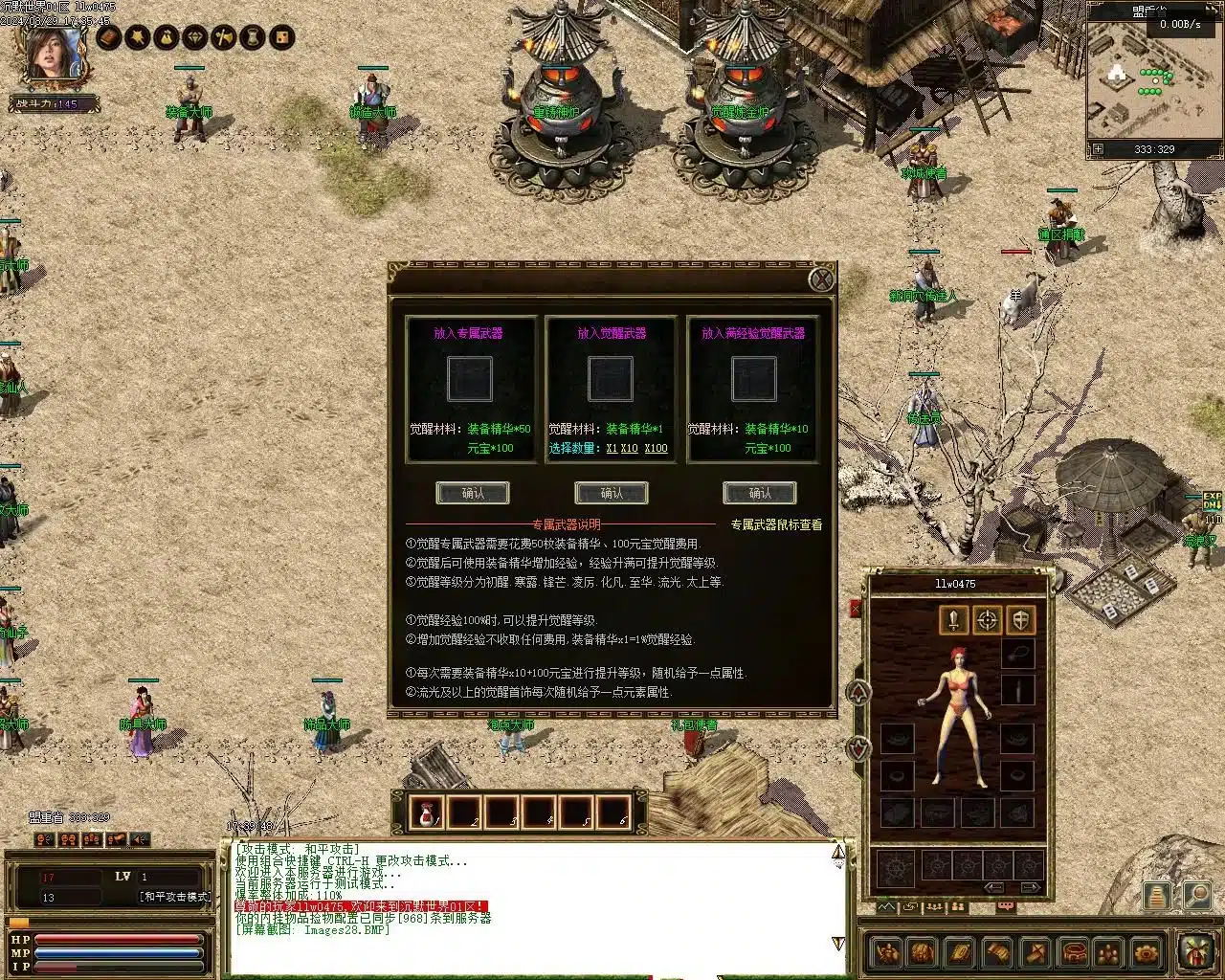Image resolution: width=1225 pixels, height=980 pixels.
Task: Select the shield tab in character panel
Action: (1021, 620)
